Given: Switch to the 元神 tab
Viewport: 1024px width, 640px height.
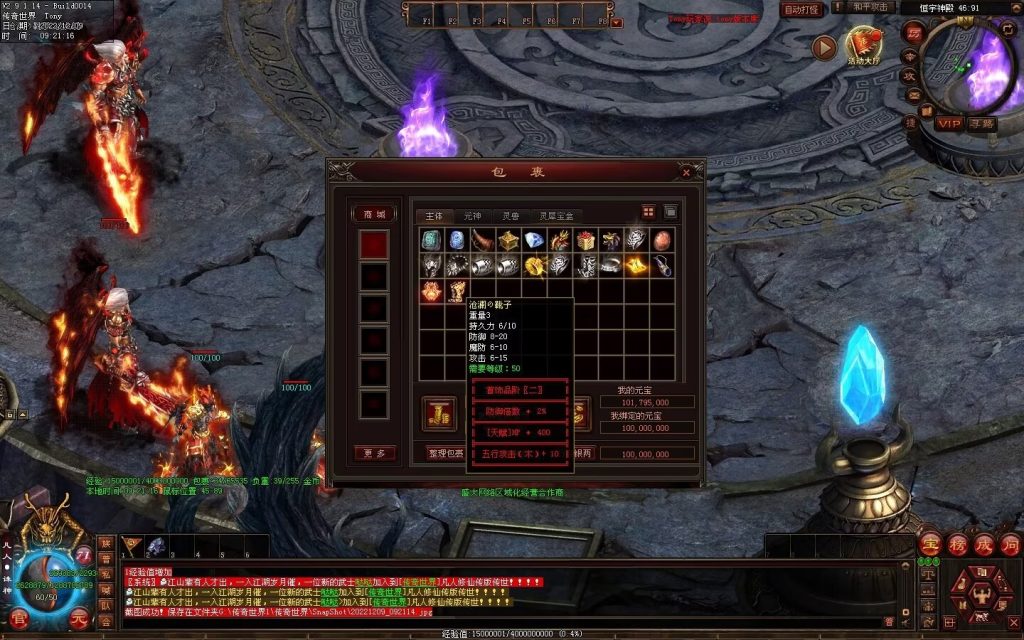Looking at the screenshot, I should [x=472, y=216].
